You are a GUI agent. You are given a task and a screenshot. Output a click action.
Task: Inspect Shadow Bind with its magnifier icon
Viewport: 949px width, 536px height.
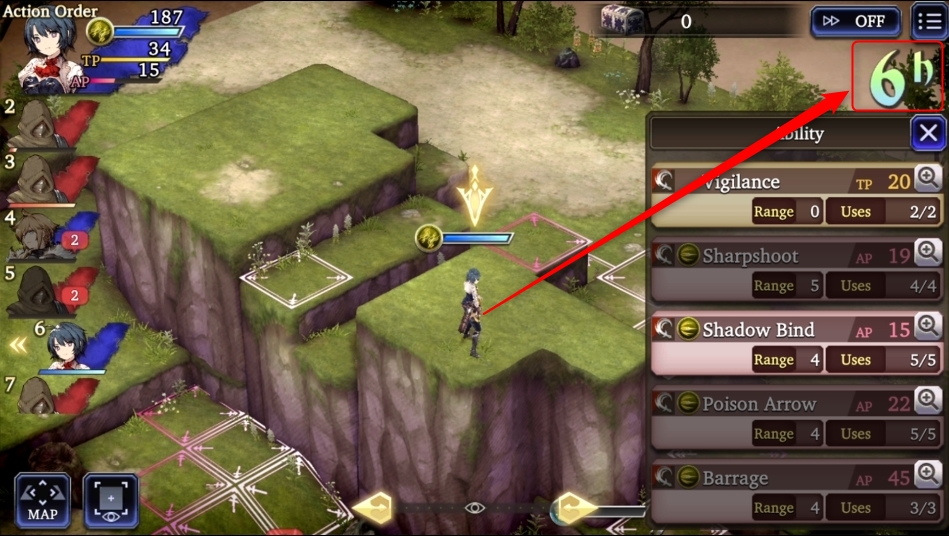[928, 327]
